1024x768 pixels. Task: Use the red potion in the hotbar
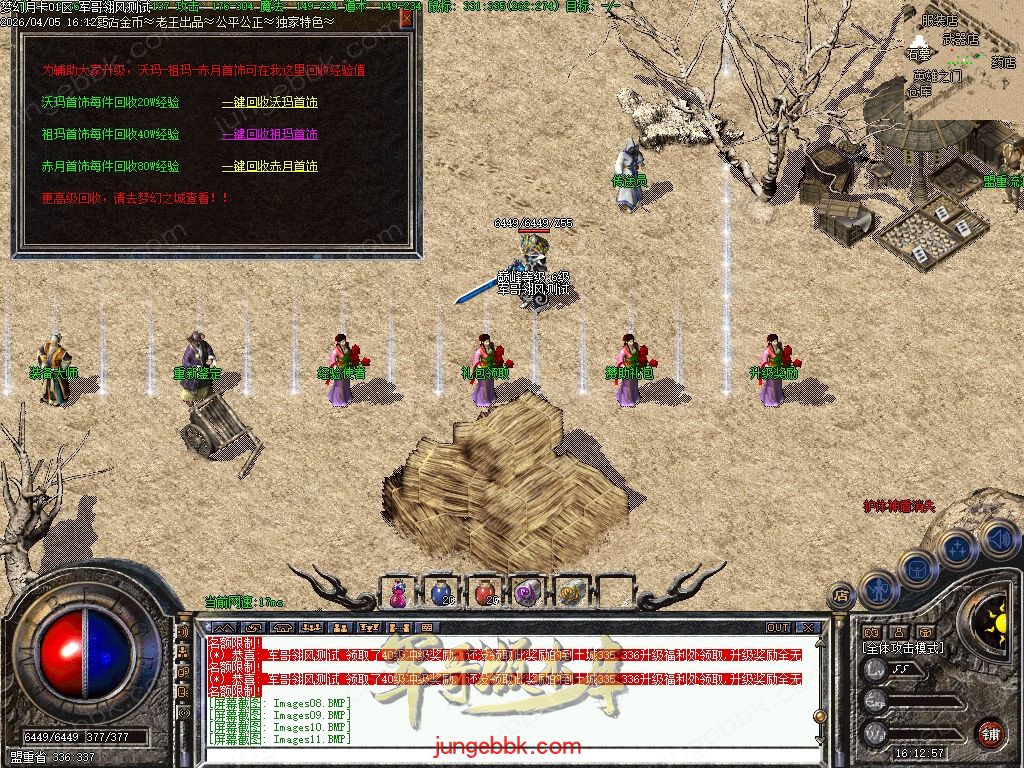(485, 592)
